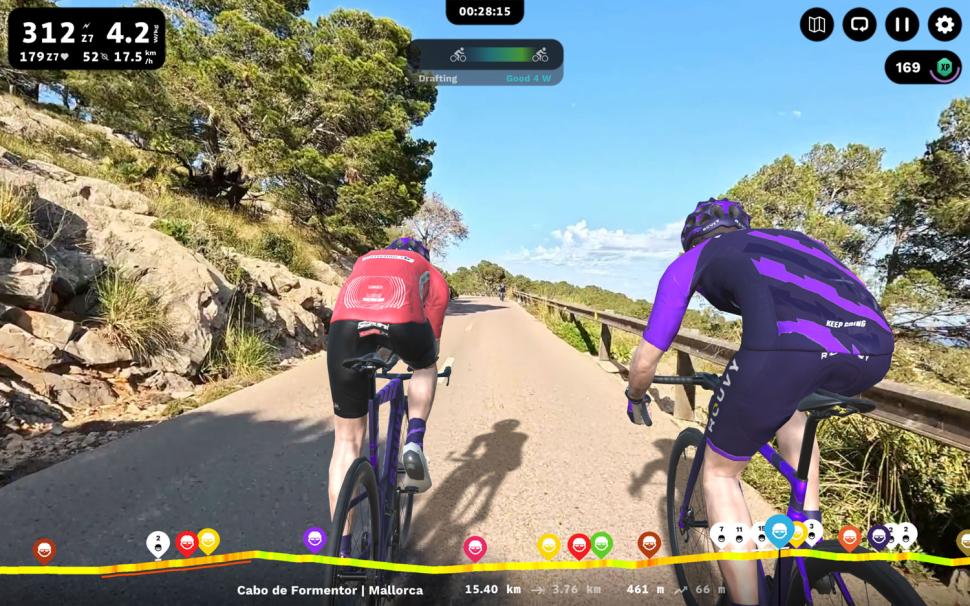This screenshot has width=970, height=606.
Task: Open the route map view
Action: tap(817, 24)
